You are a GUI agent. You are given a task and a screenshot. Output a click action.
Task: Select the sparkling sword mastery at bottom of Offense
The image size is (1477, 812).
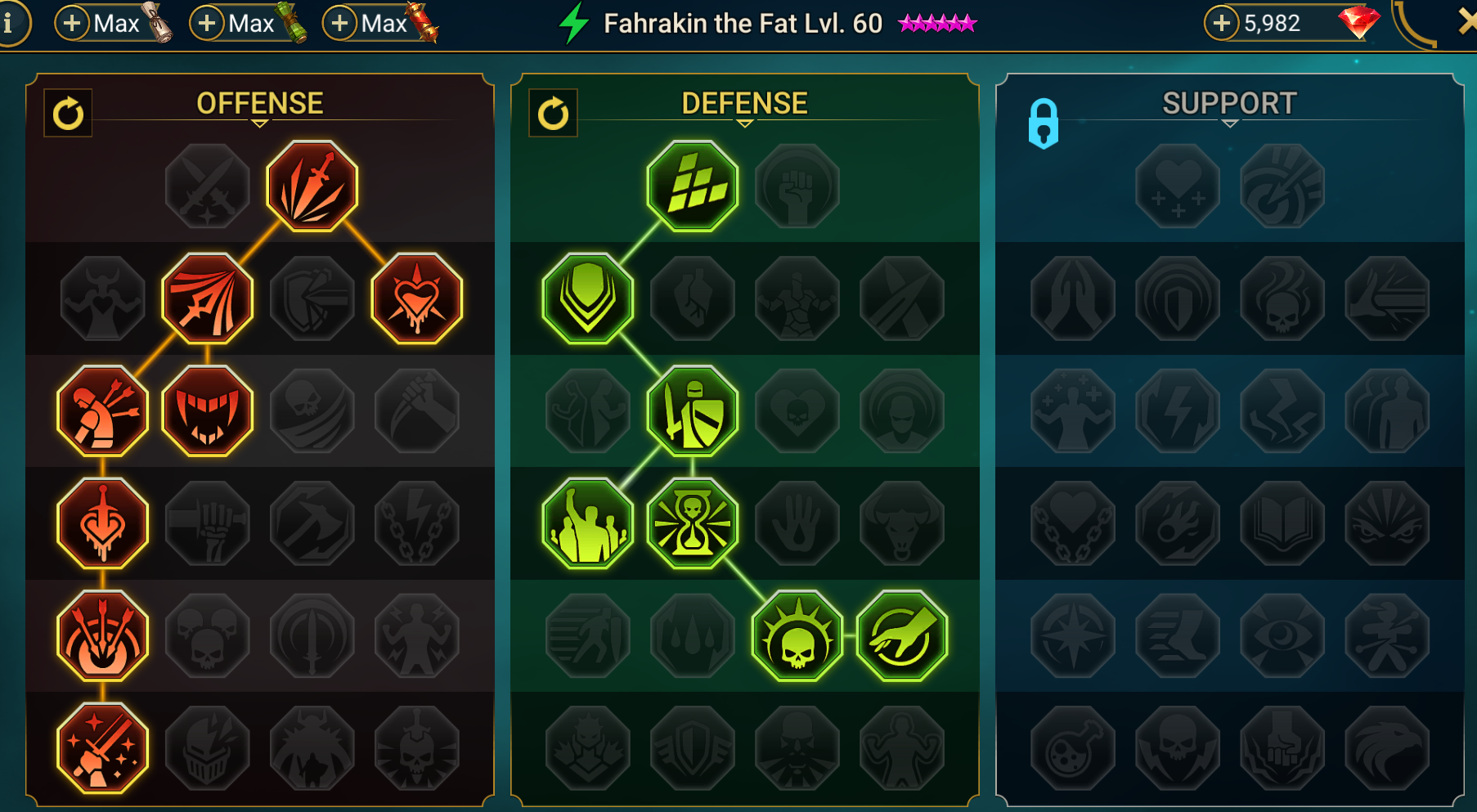coord(101,747)
